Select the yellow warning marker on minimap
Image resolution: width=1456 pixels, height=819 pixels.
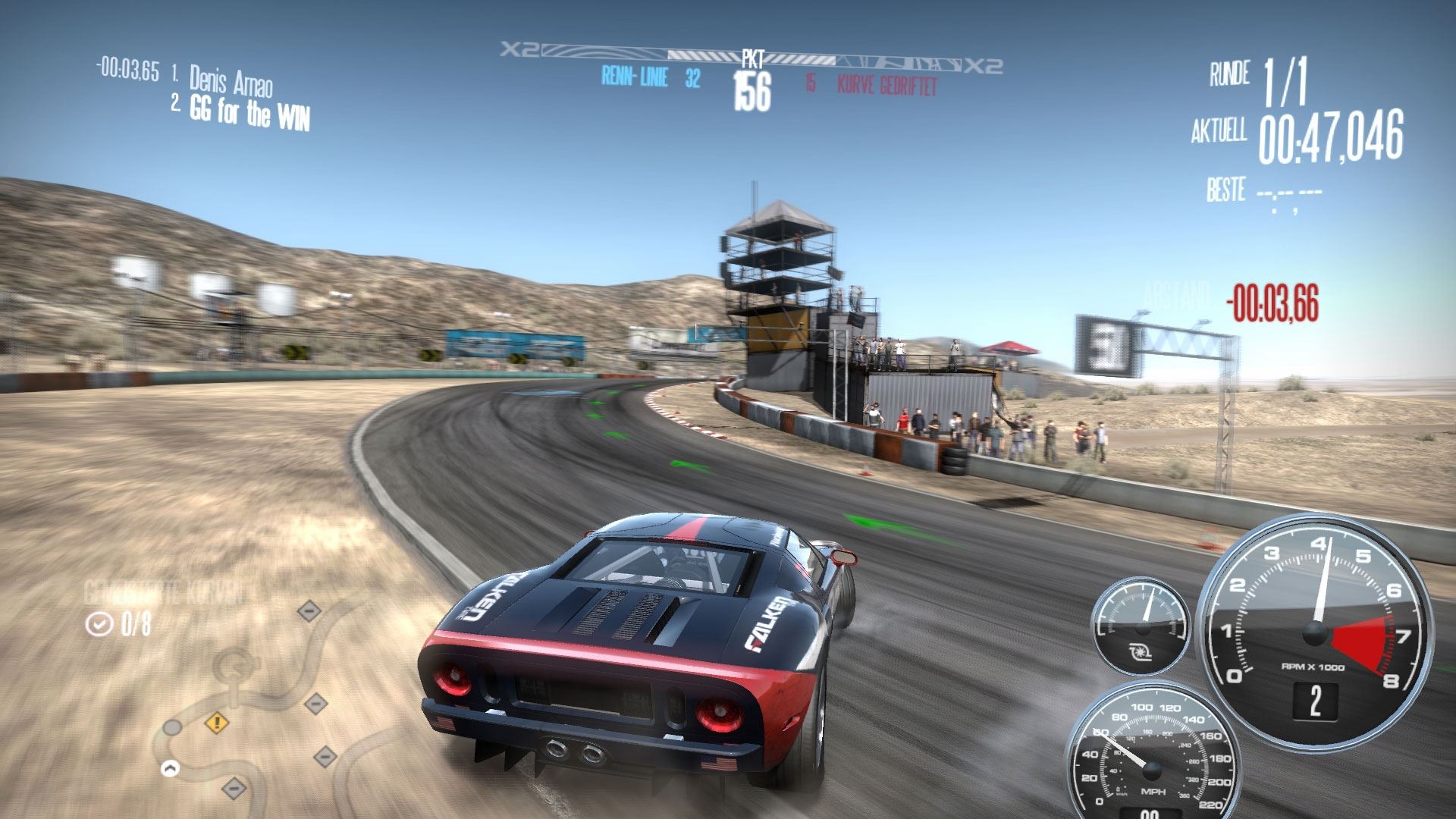pyautogui.click(x=217, y=722)
